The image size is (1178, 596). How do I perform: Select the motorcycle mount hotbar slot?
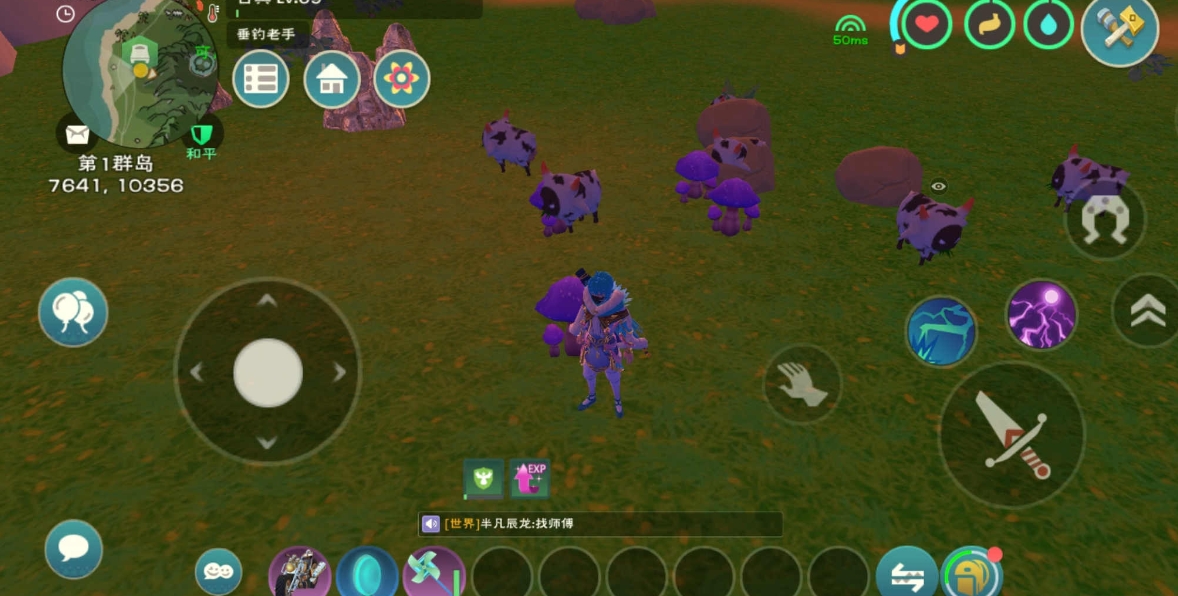click(300, 574)
